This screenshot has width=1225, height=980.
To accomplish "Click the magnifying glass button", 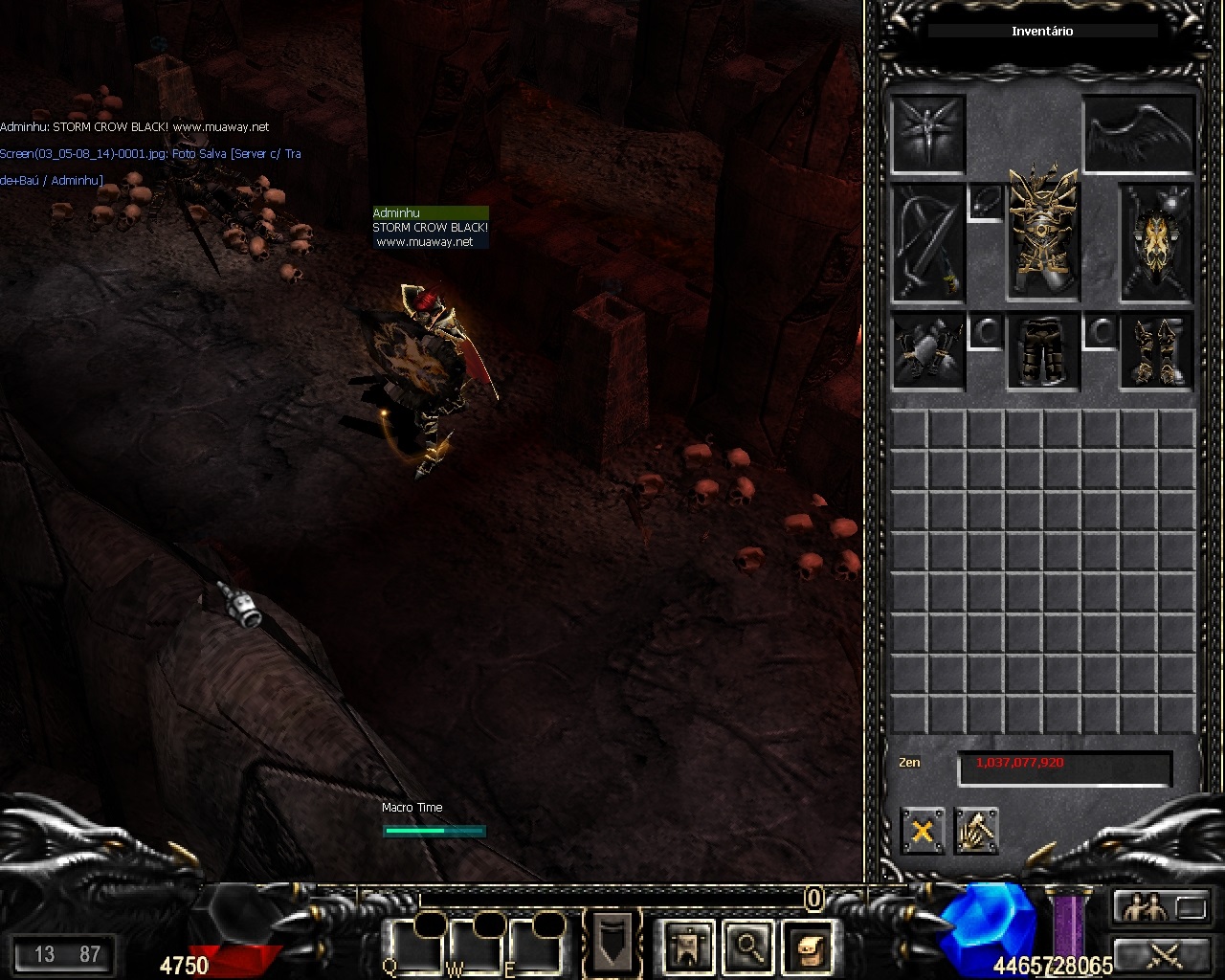I will (x=747, y=946).
